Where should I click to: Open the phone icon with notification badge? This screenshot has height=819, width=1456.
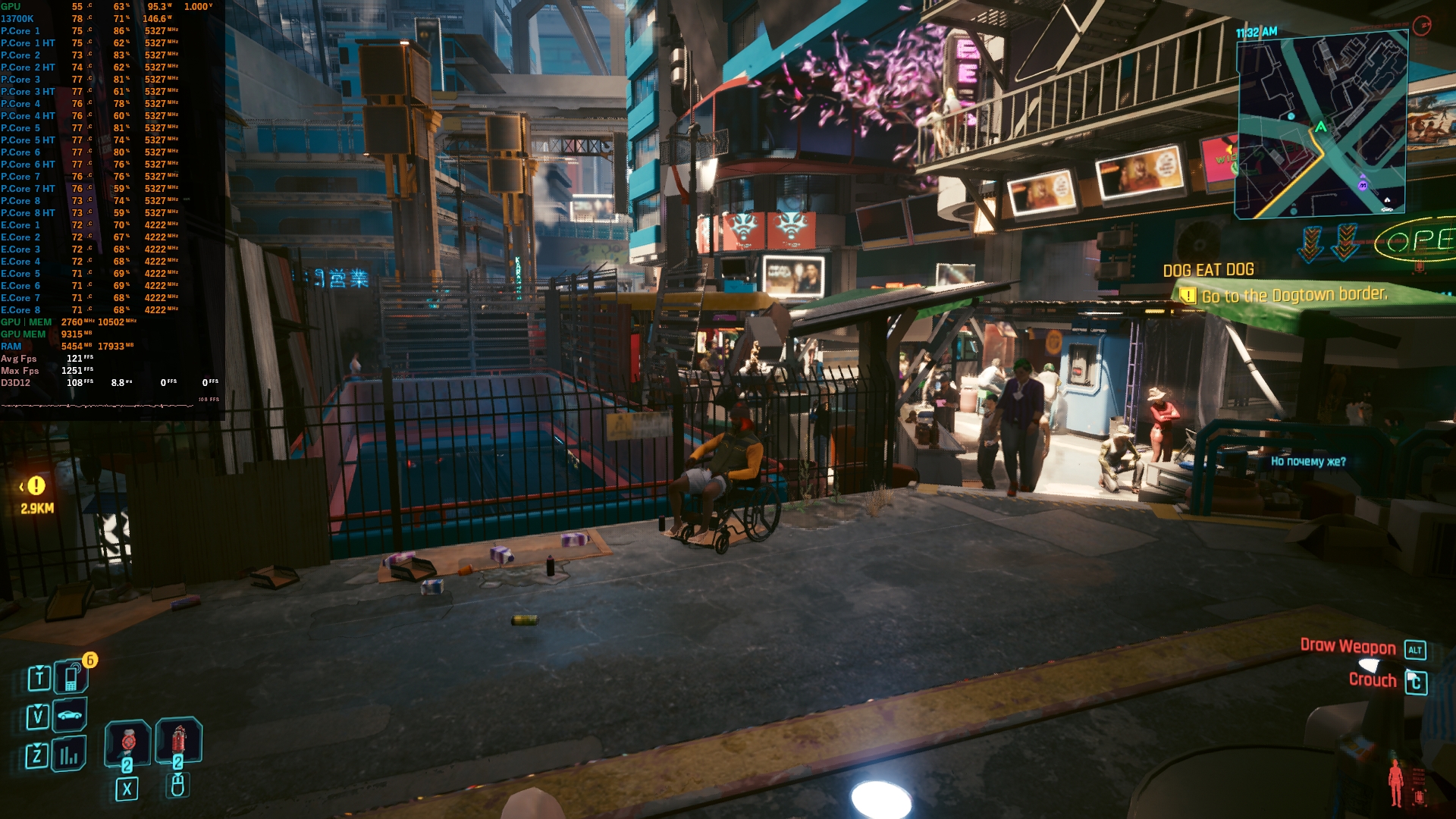[71, 677]
